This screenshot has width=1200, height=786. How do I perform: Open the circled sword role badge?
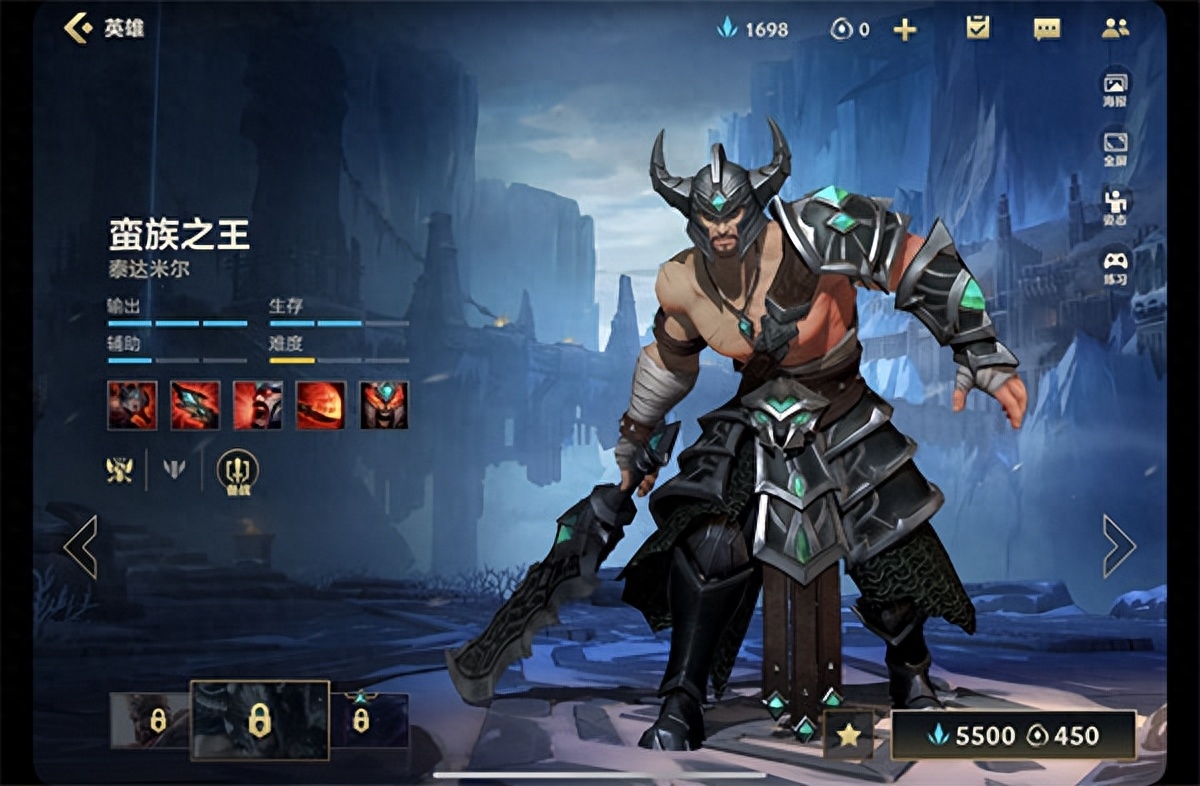point(237,469)
